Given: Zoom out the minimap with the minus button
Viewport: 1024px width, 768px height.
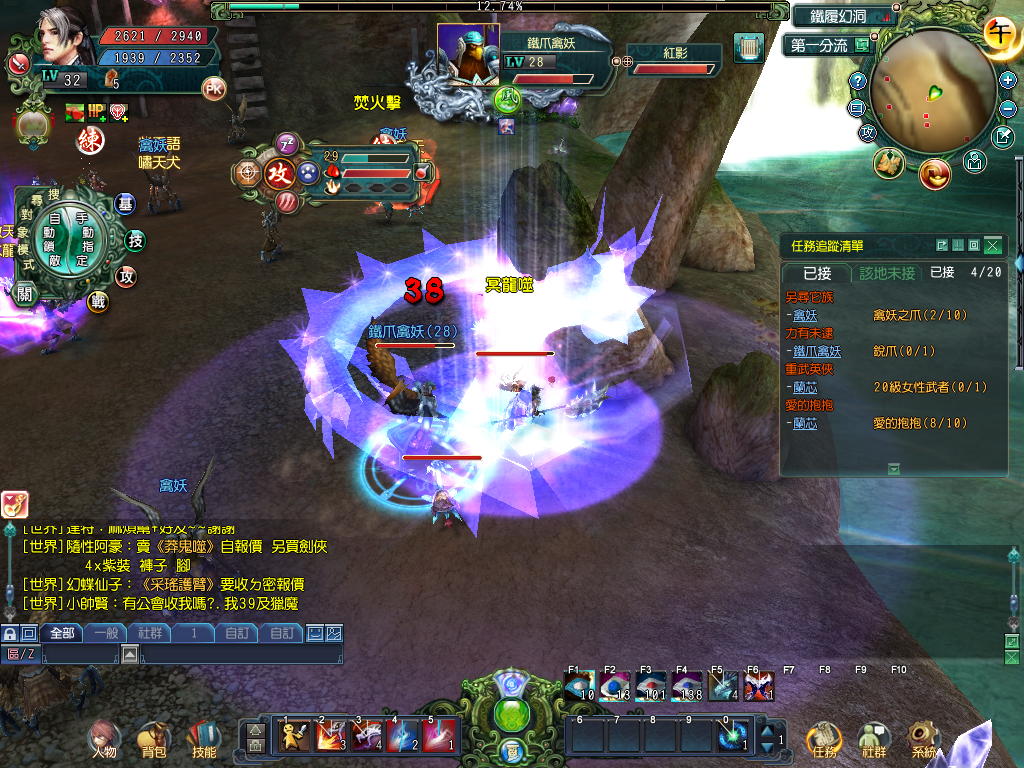Looking at the screenshot, I should pos(1007,107).
